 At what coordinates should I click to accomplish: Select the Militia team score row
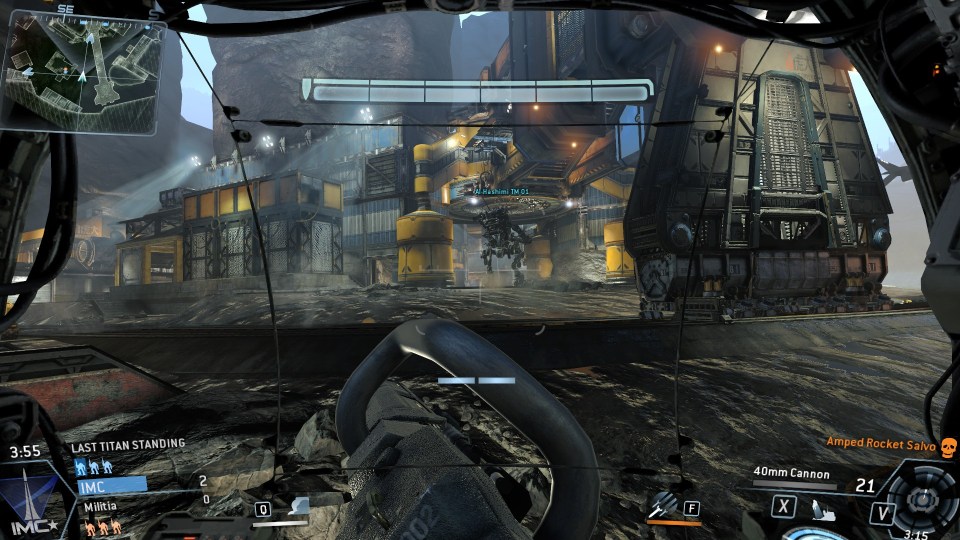point(102,507)
